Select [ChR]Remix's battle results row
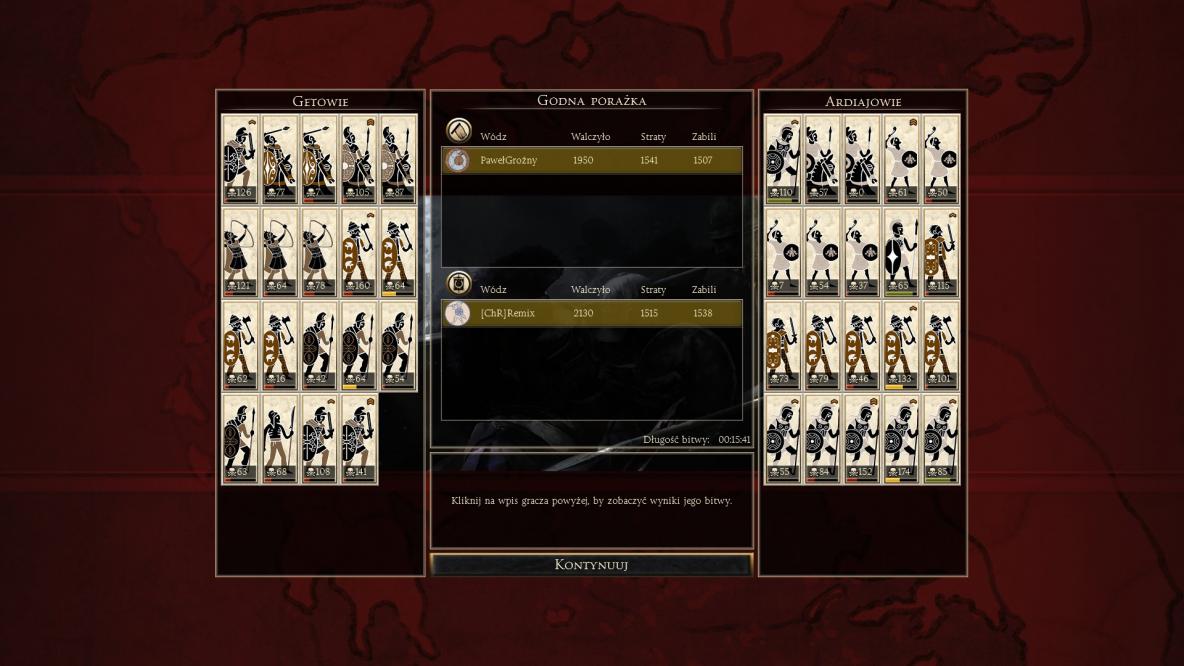 (x=592, y=313)
